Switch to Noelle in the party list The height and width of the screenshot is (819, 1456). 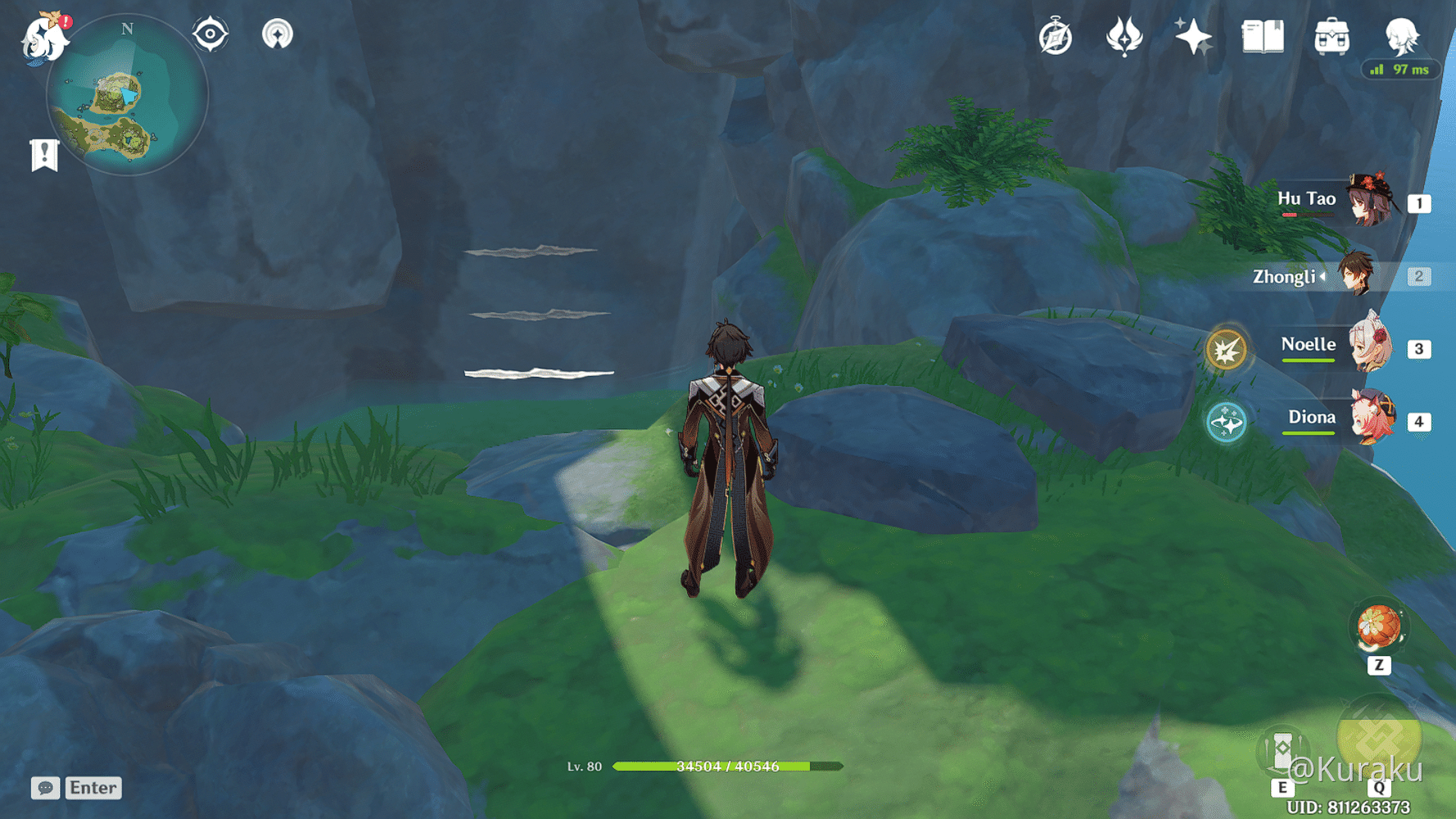(x=1368, y=345)
